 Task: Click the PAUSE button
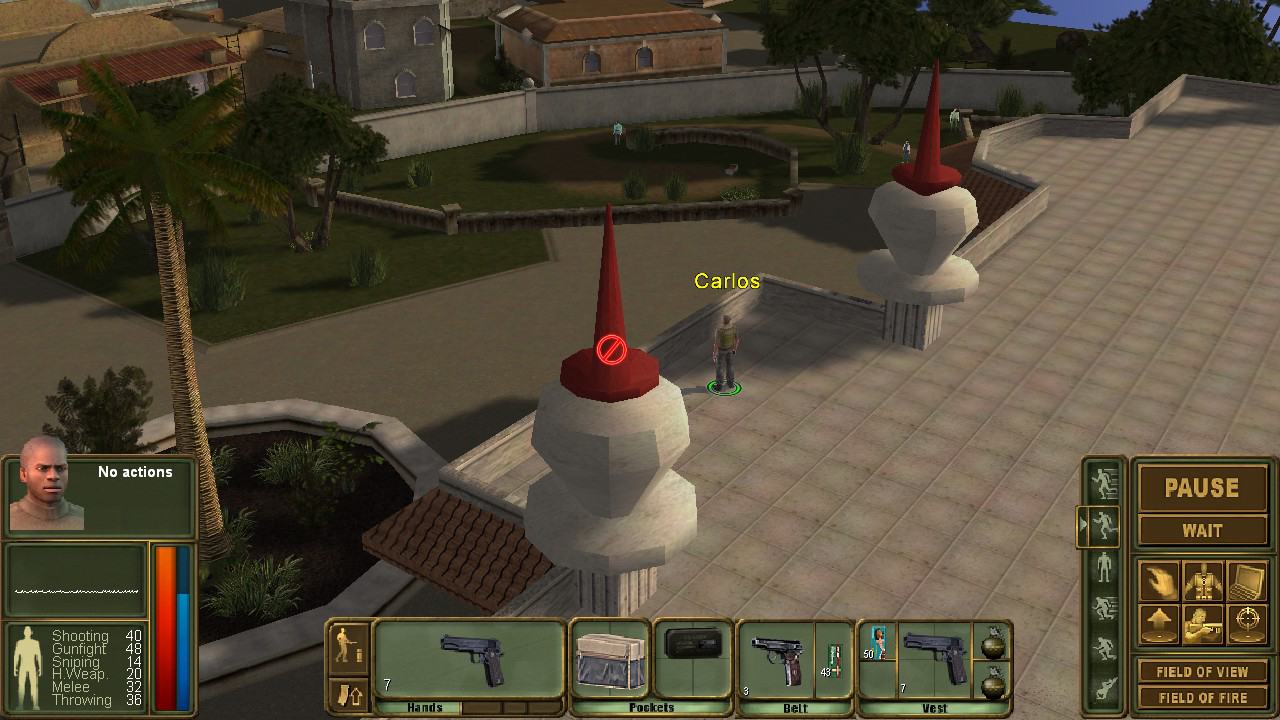click(x=1202, y=488)
